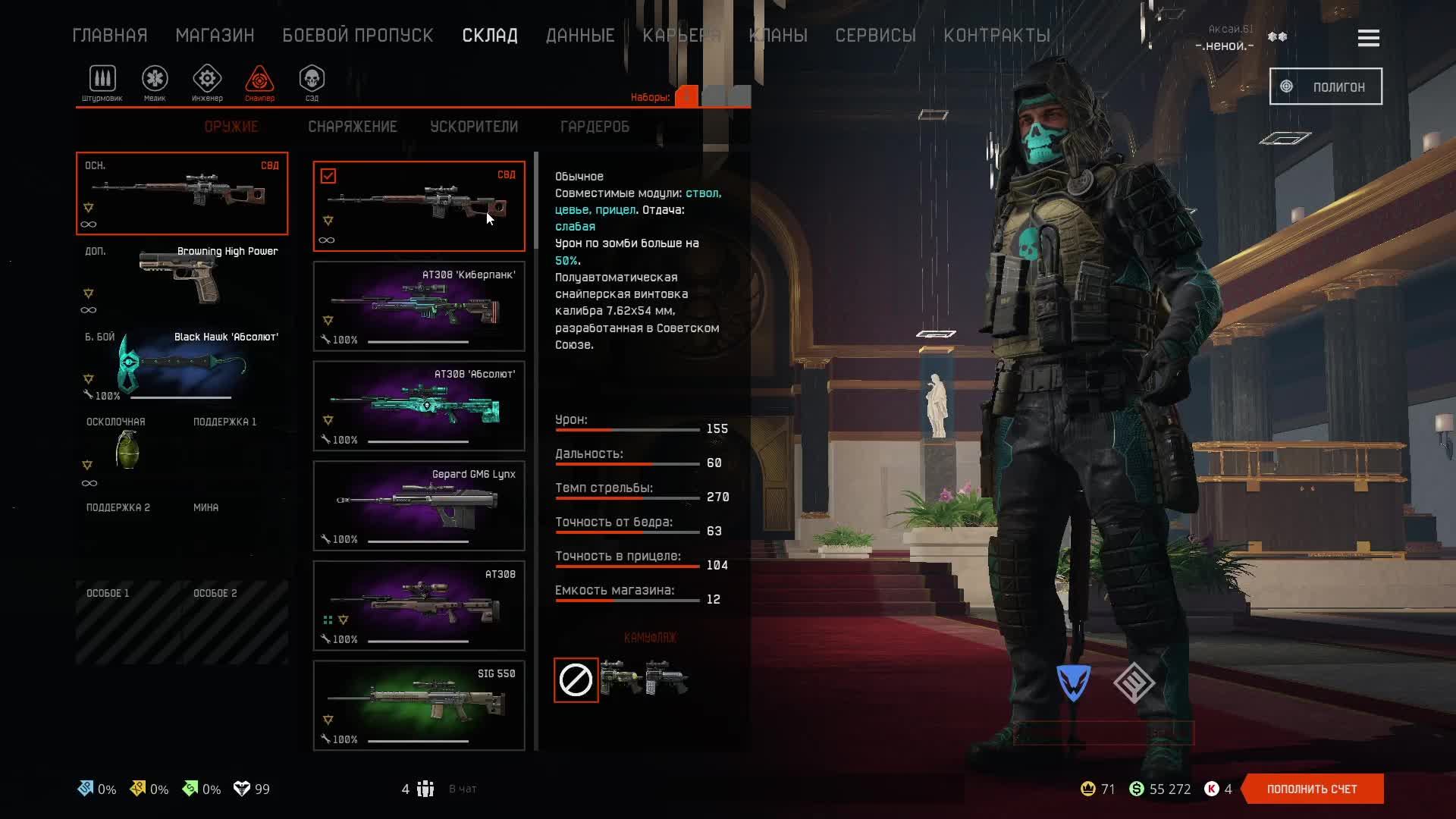Go to the Главная main page
The image size is (1456, 819).
110,36
